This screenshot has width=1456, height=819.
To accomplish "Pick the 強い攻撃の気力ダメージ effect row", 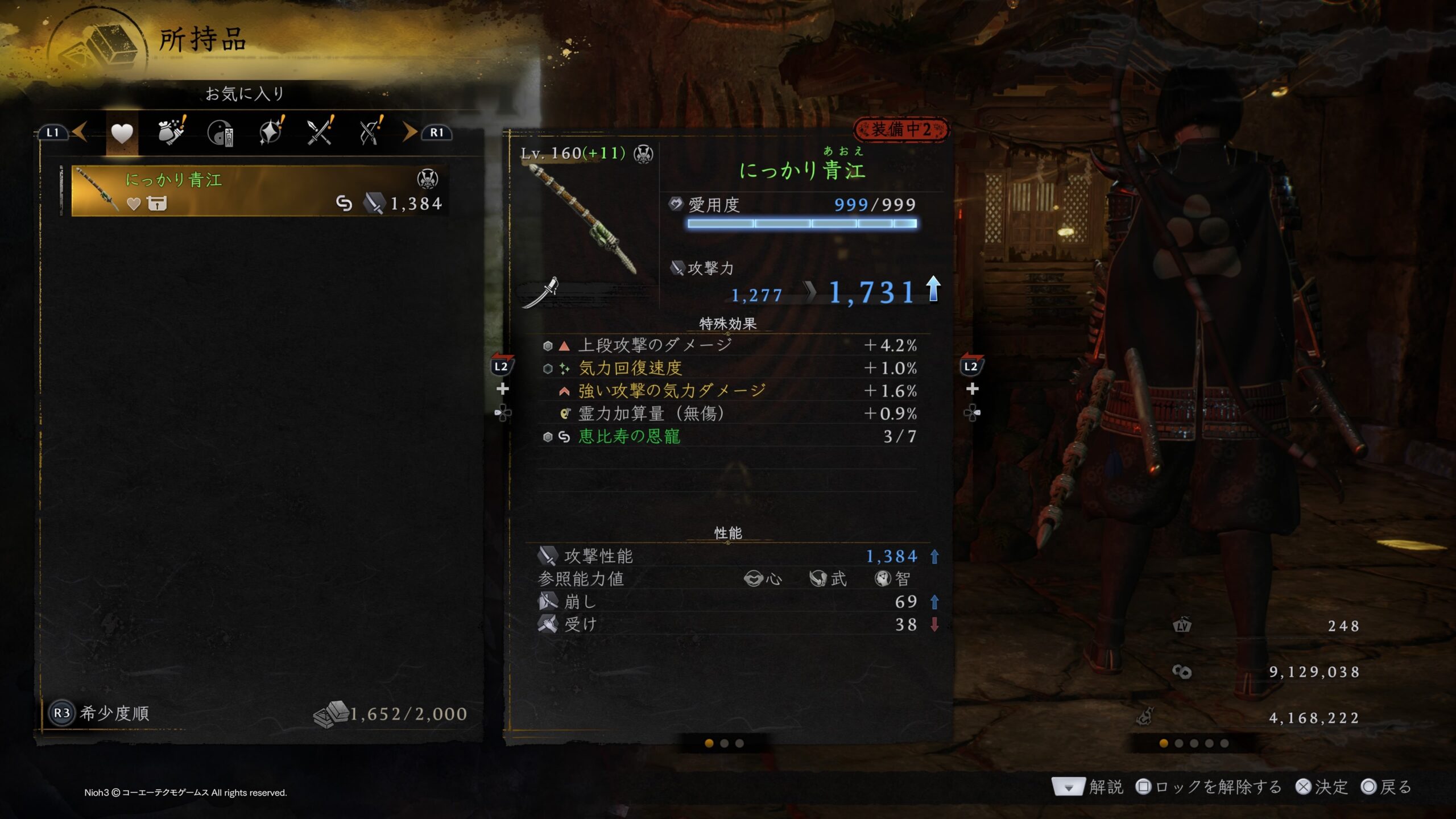I will click(730, 391).
